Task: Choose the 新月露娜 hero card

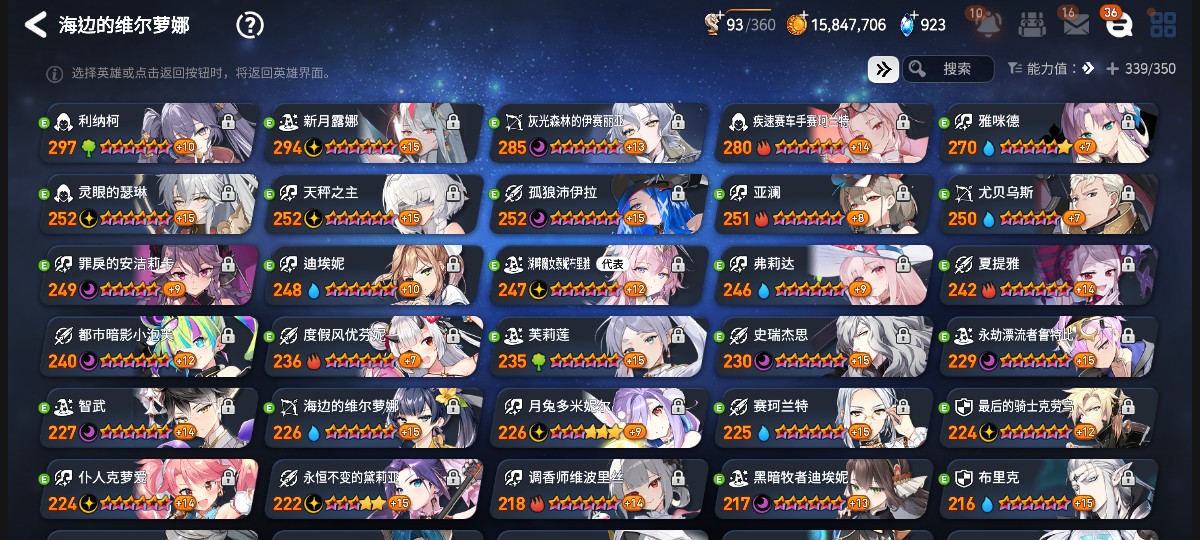Action: [375, 133]
